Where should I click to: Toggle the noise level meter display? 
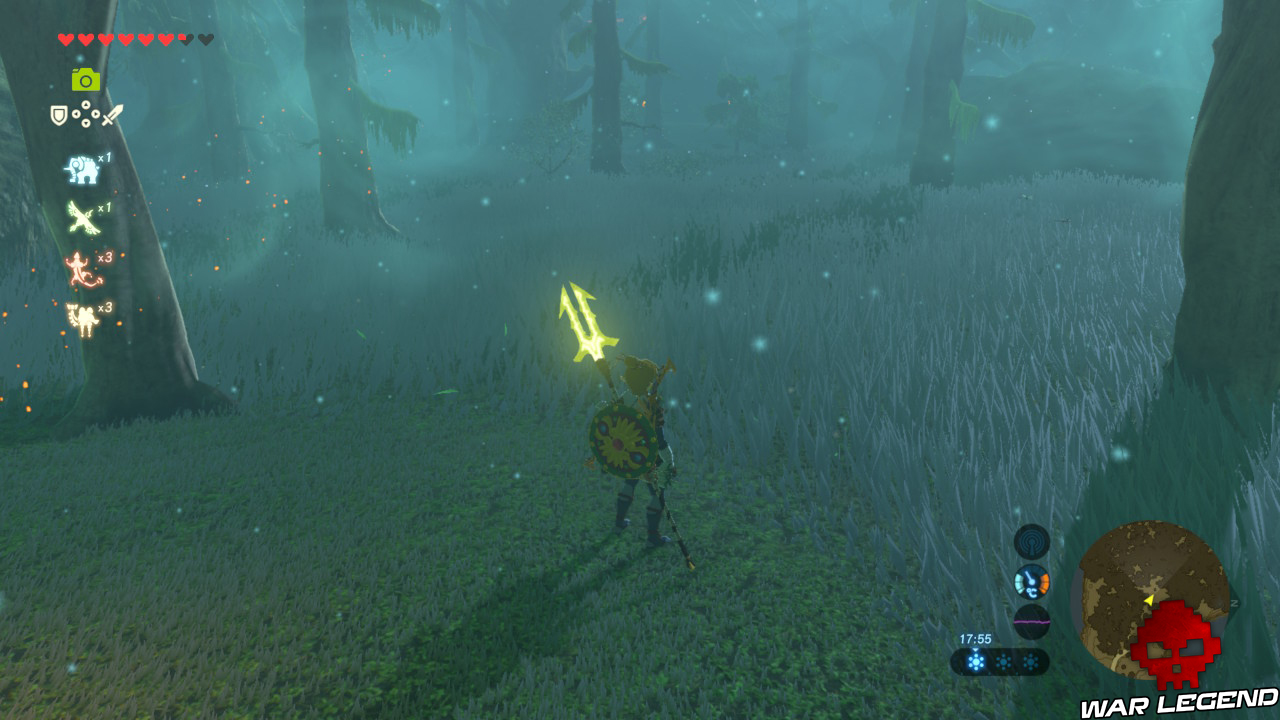click(1033, 621)
